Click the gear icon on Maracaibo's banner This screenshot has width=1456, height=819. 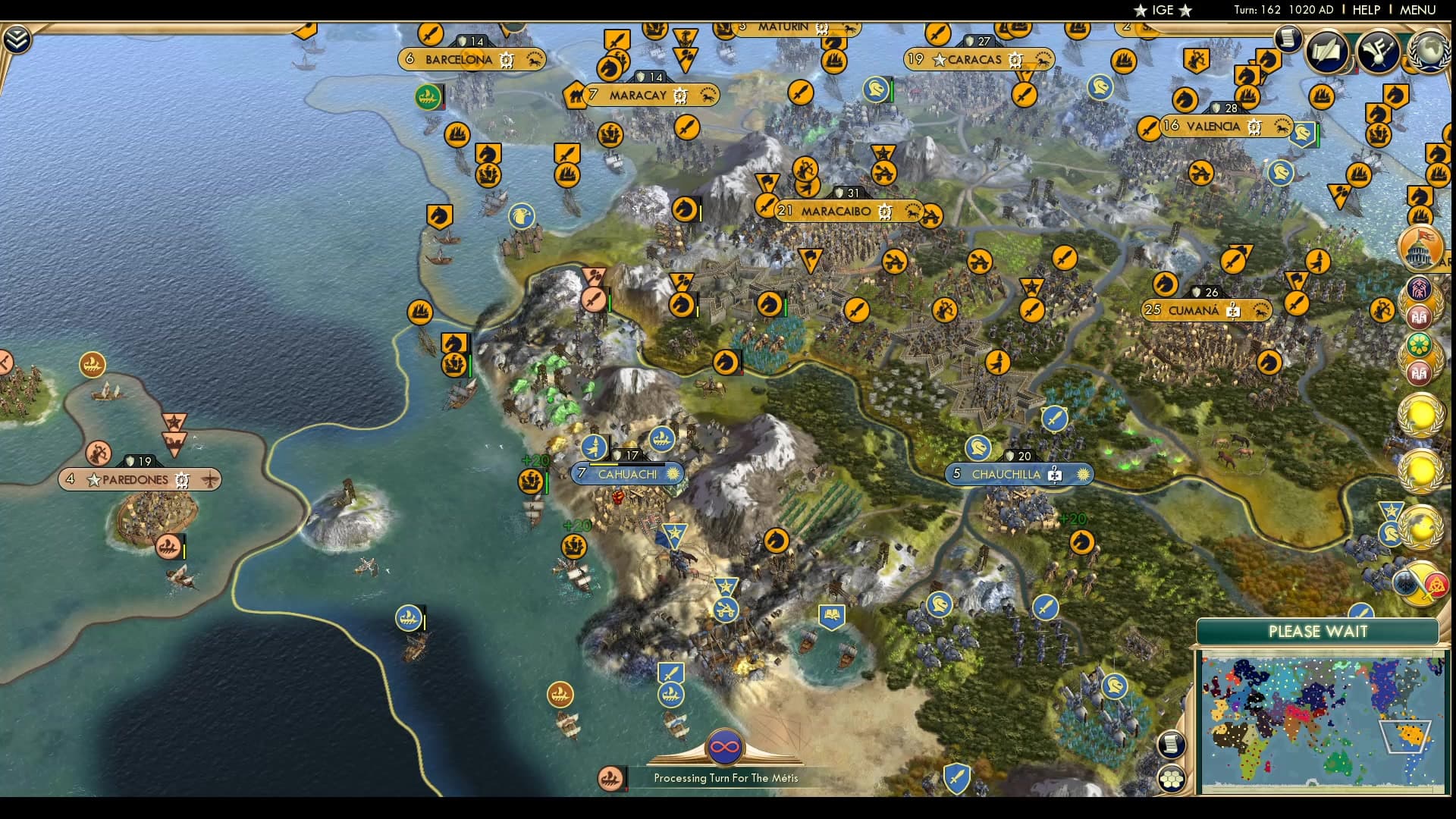(x=884, y=212)
